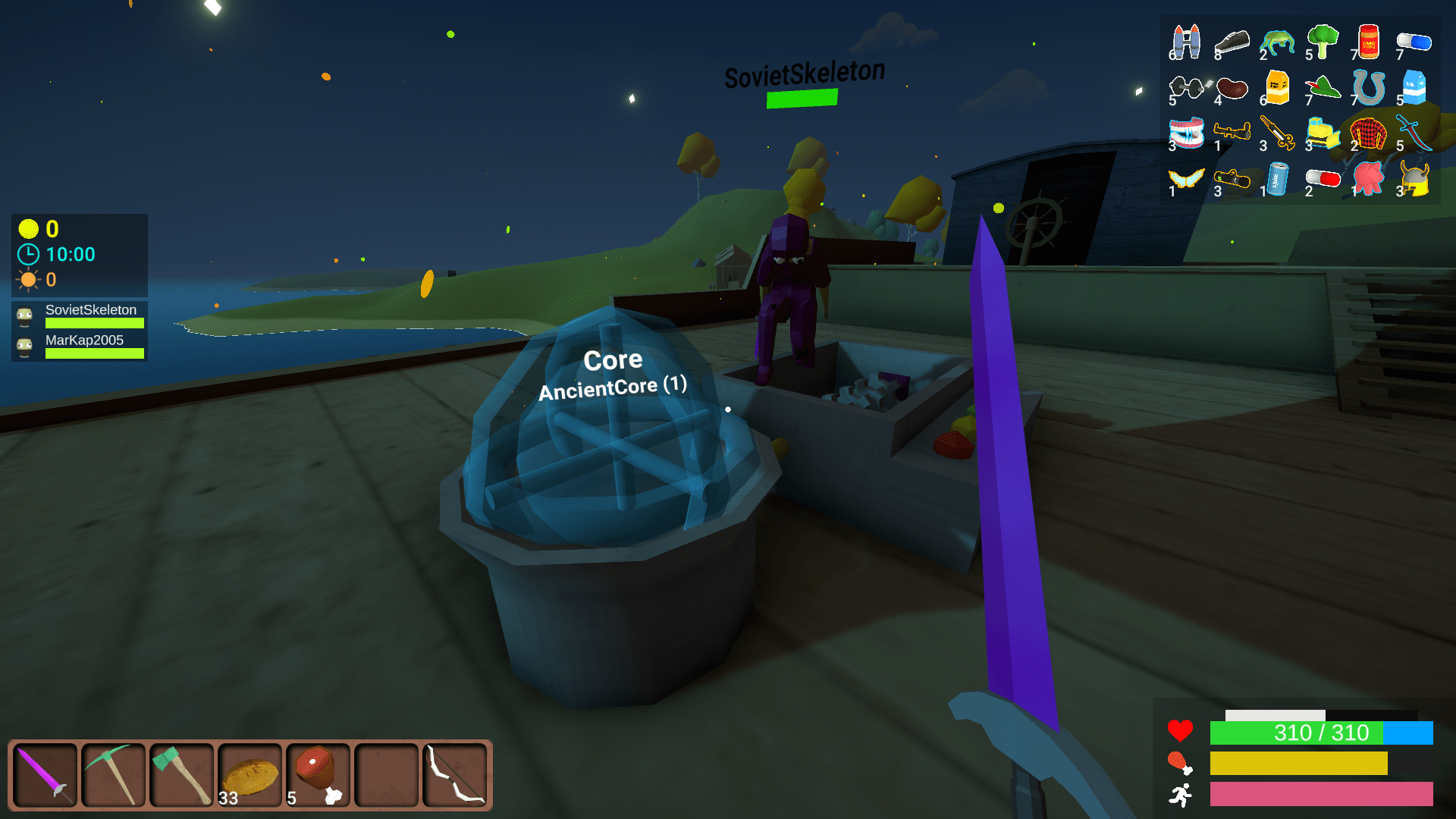
Task: Select the plaid shirt in the inventory
Action: (1369, 133)
